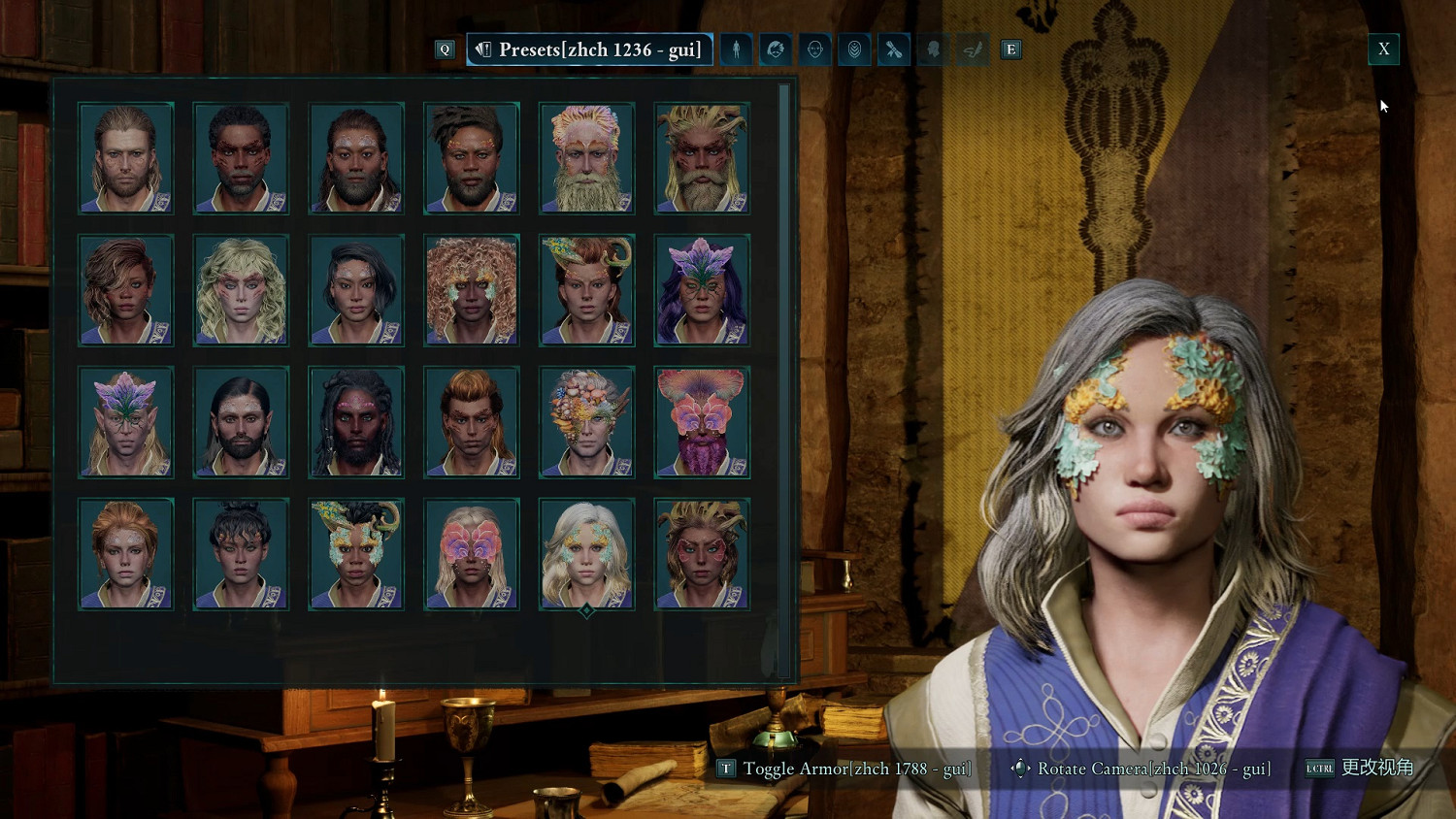The image size is (1456, 819).
Task: Open the bald head face tab
Action: pos(815,49)
